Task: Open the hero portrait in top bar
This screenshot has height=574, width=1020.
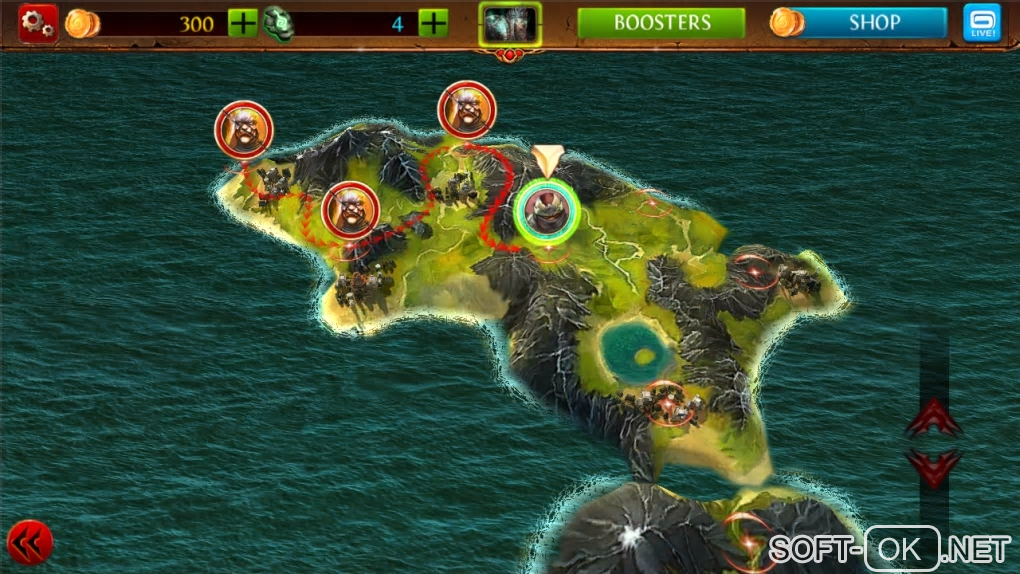Action: [x=510, y=24]
